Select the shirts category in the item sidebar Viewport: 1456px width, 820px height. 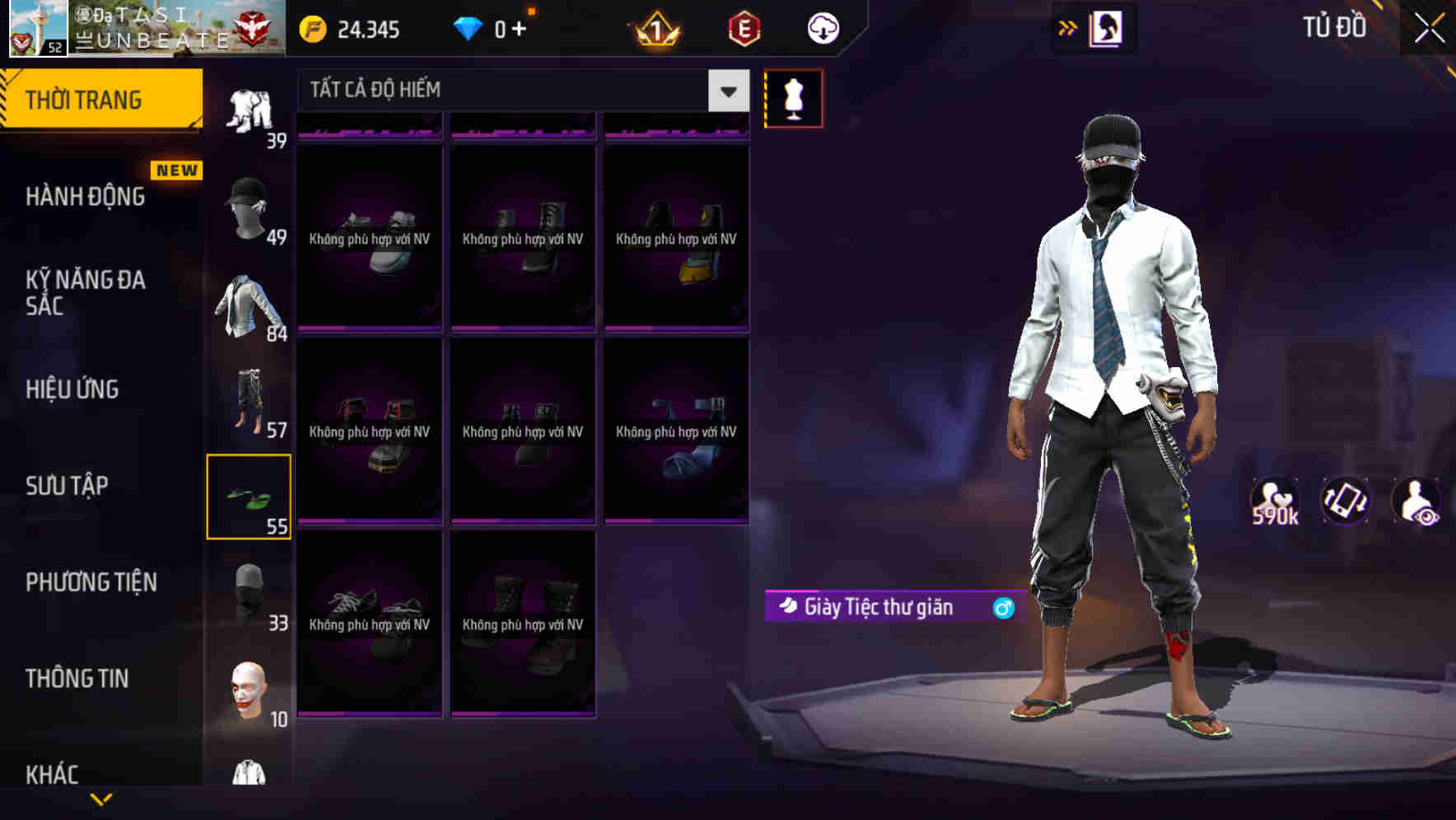pos(250,305)
